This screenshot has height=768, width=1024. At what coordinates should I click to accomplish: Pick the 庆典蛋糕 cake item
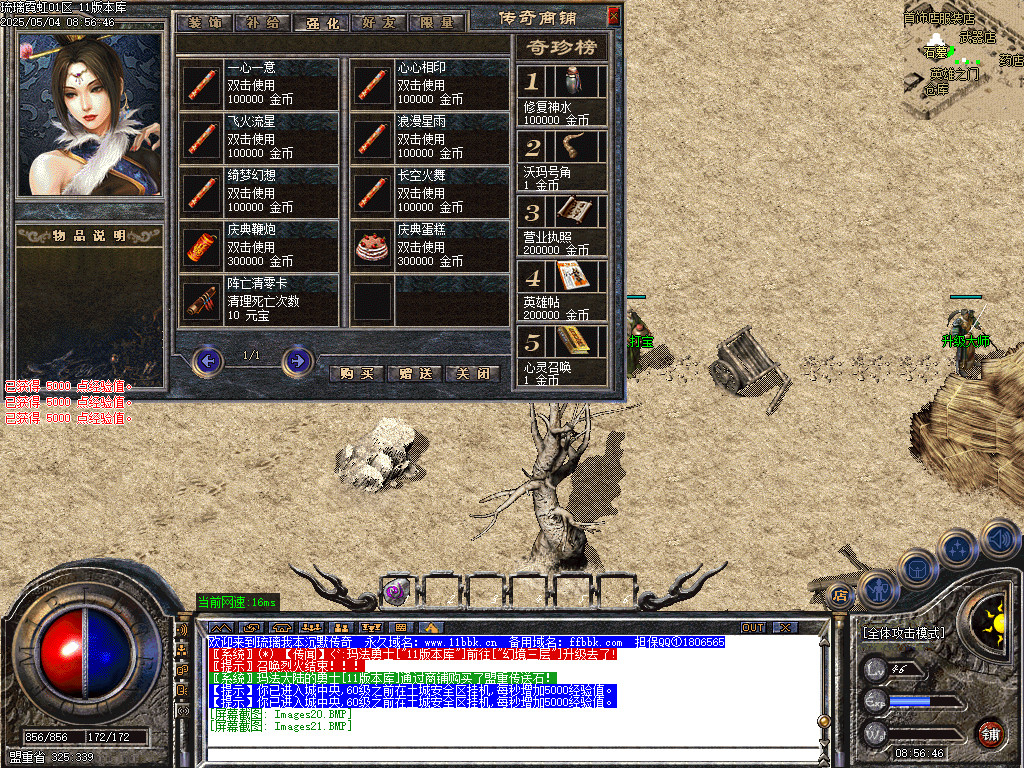click(x=430, y=247)
